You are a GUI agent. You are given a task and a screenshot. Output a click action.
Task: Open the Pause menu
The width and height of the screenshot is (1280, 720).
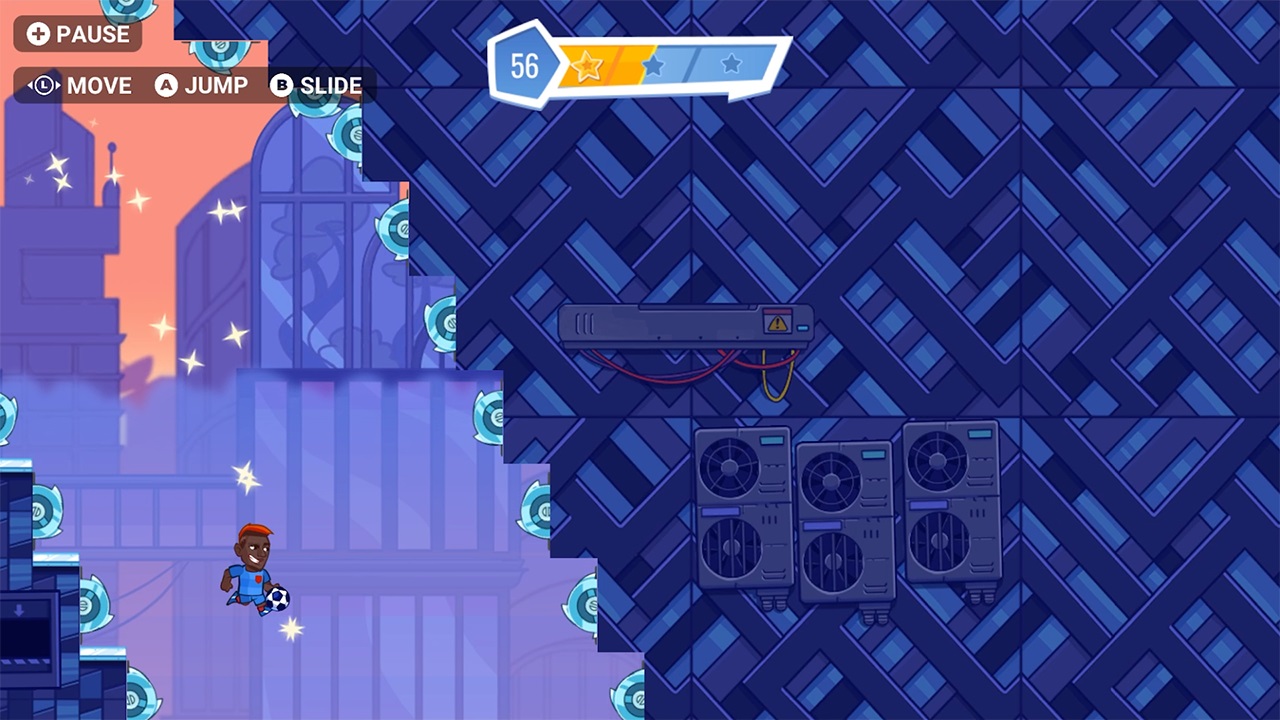point(80,35)
